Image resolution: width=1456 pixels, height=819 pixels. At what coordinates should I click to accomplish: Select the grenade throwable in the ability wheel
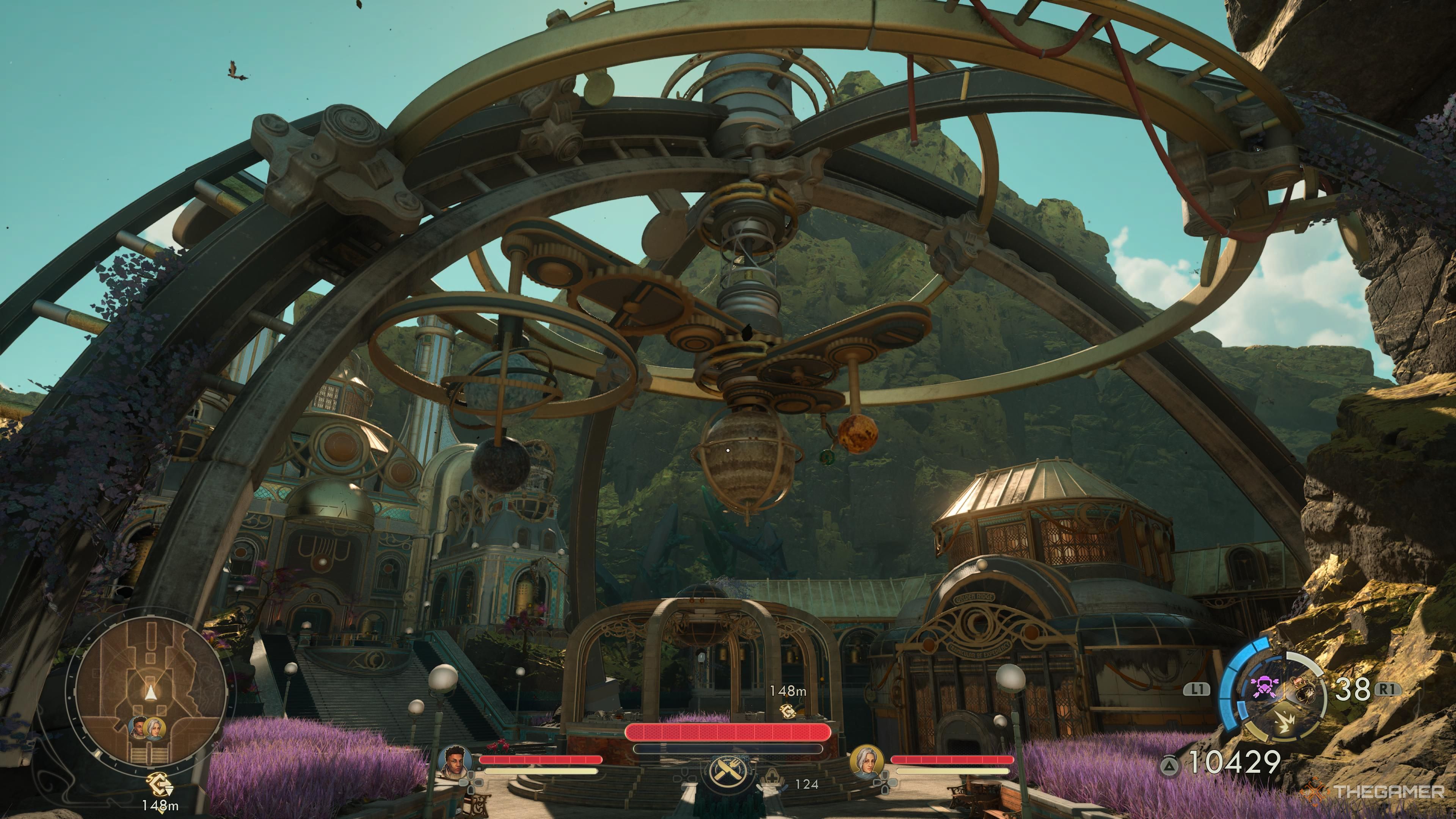pos(1302,691)
